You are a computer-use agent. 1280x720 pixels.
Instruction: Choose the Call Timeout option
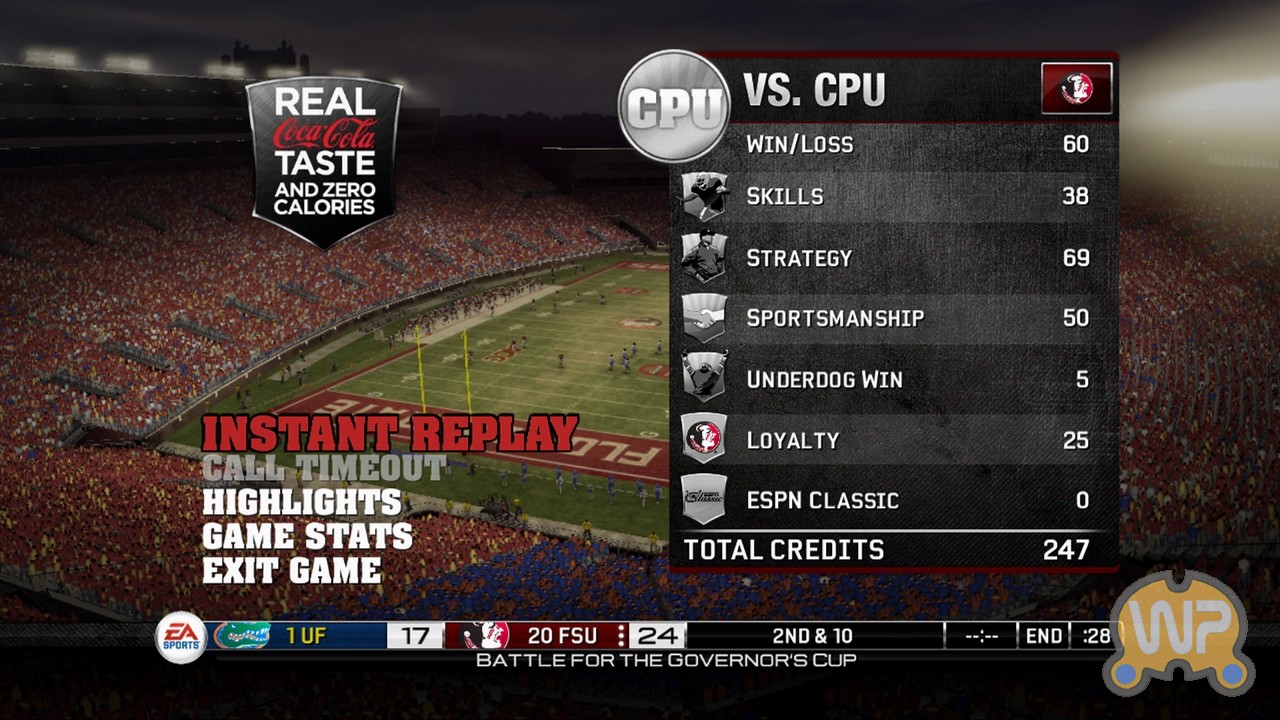click(x=324, y=468)
